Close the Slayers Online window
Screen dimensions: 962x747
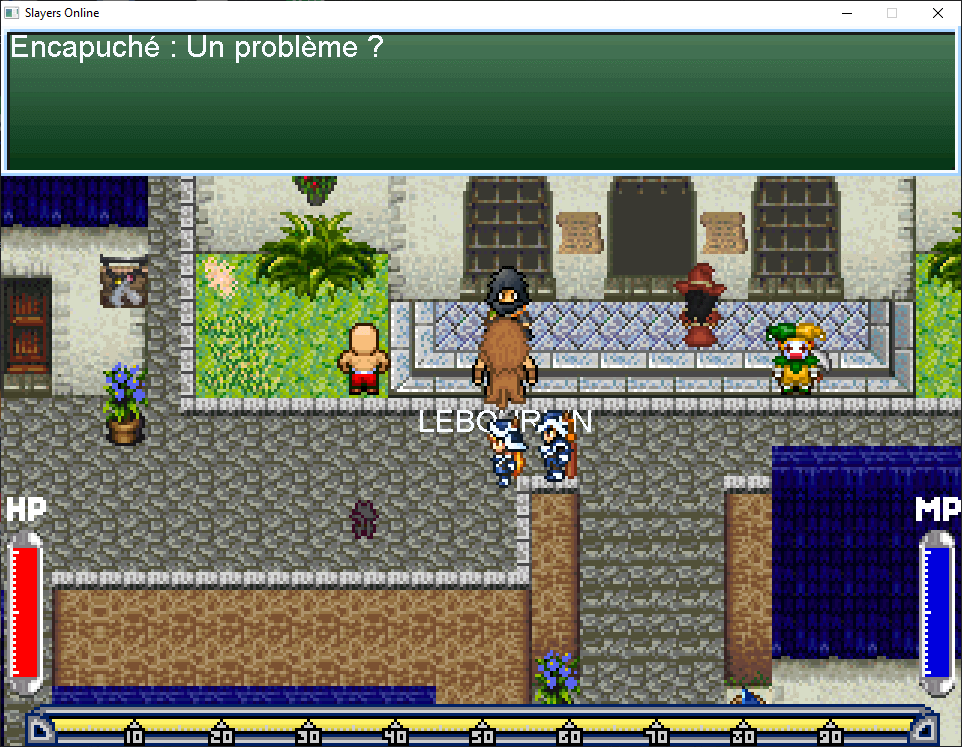click(937, 14)
